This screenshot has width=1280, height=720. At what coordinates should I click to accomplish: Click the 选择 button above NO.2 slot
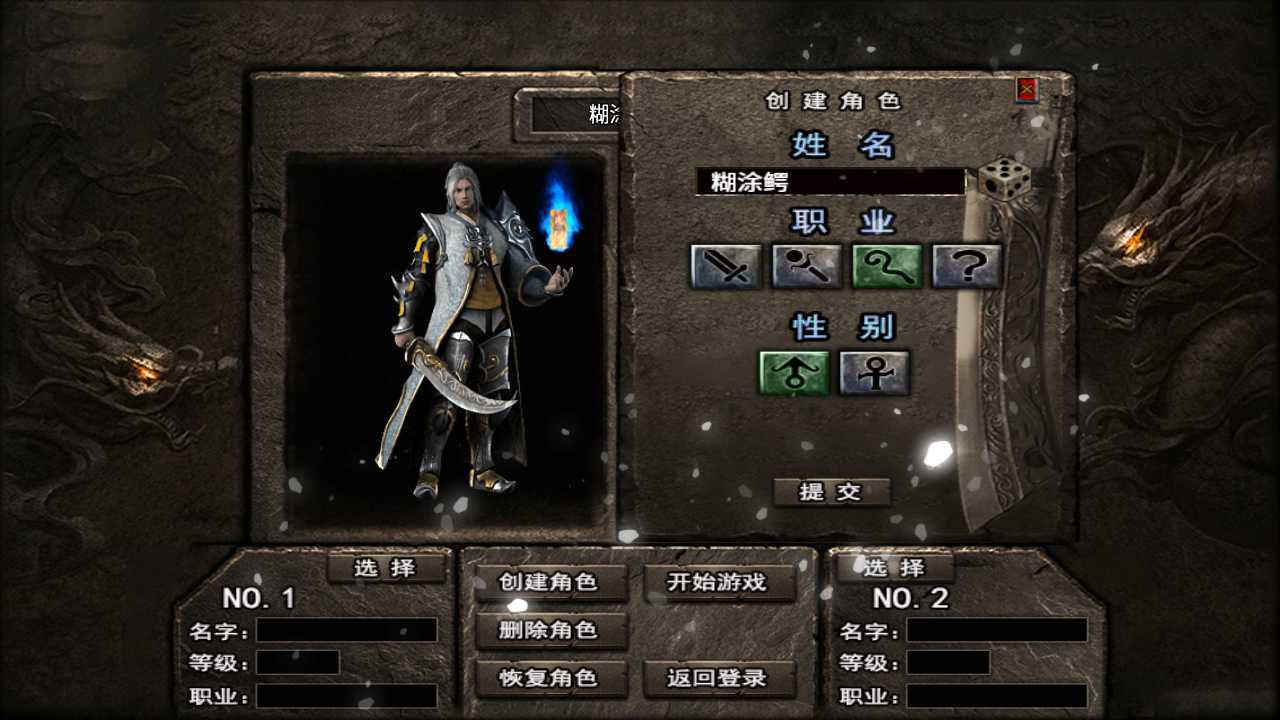coord(894,568)
